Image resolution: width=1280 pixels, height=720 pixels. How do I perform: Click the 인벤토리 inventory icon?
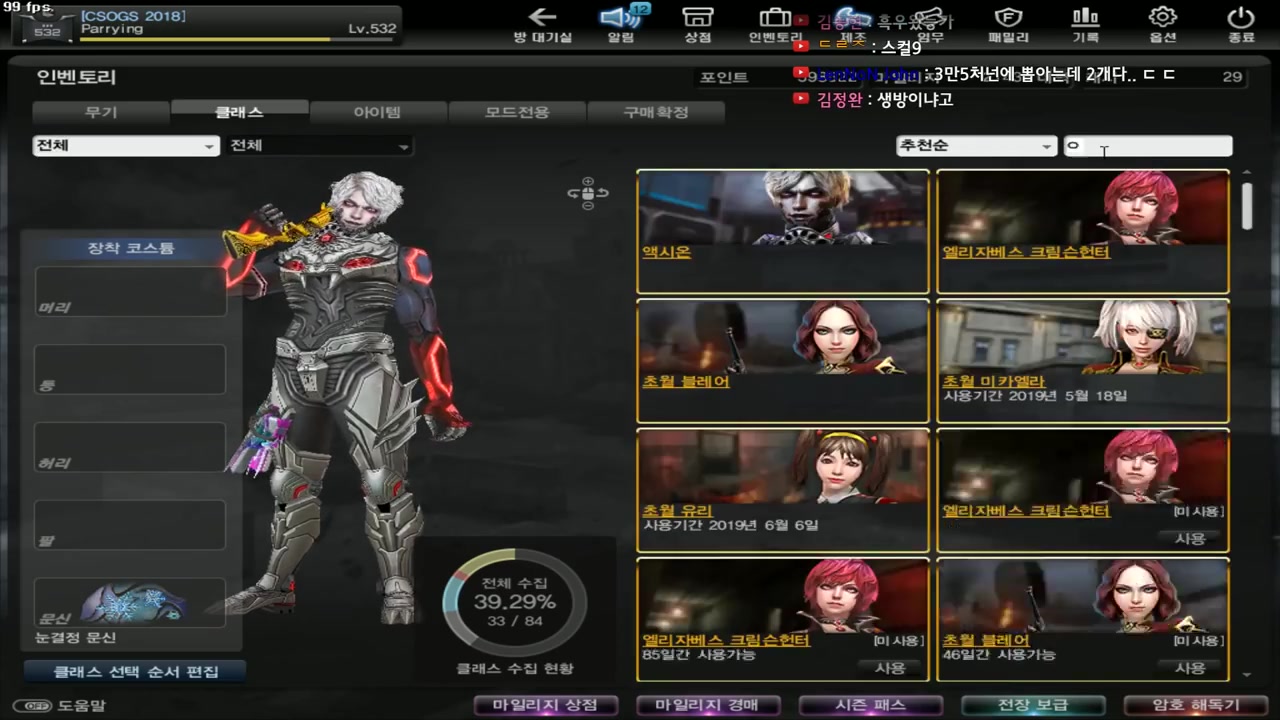pos(775,25)
